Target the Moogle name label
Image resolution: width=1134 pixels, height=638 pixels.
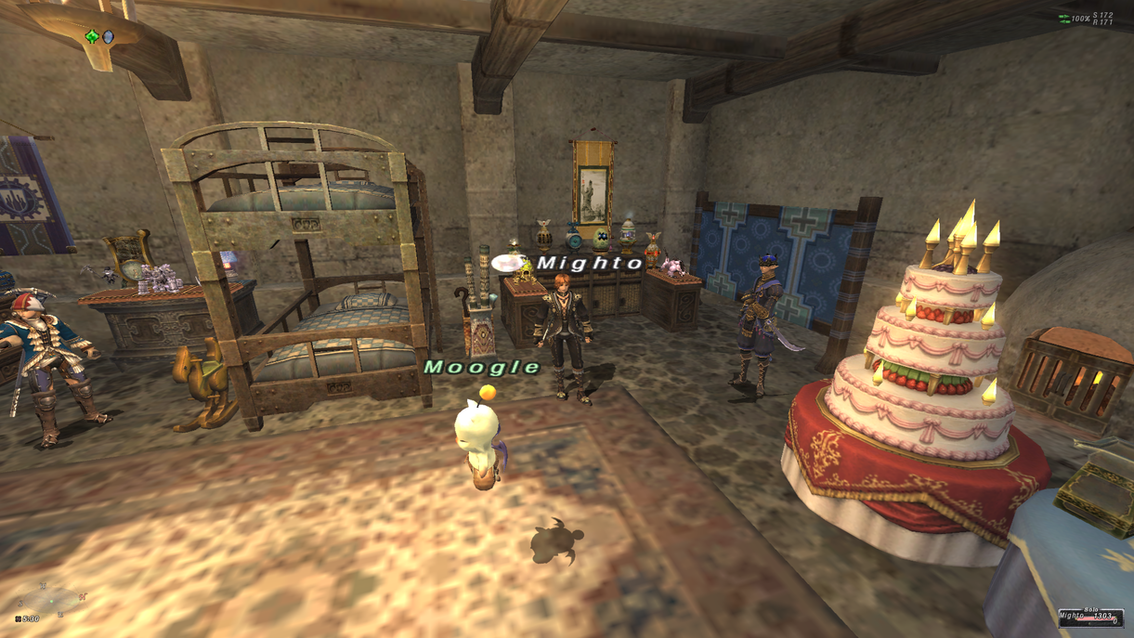482,367
